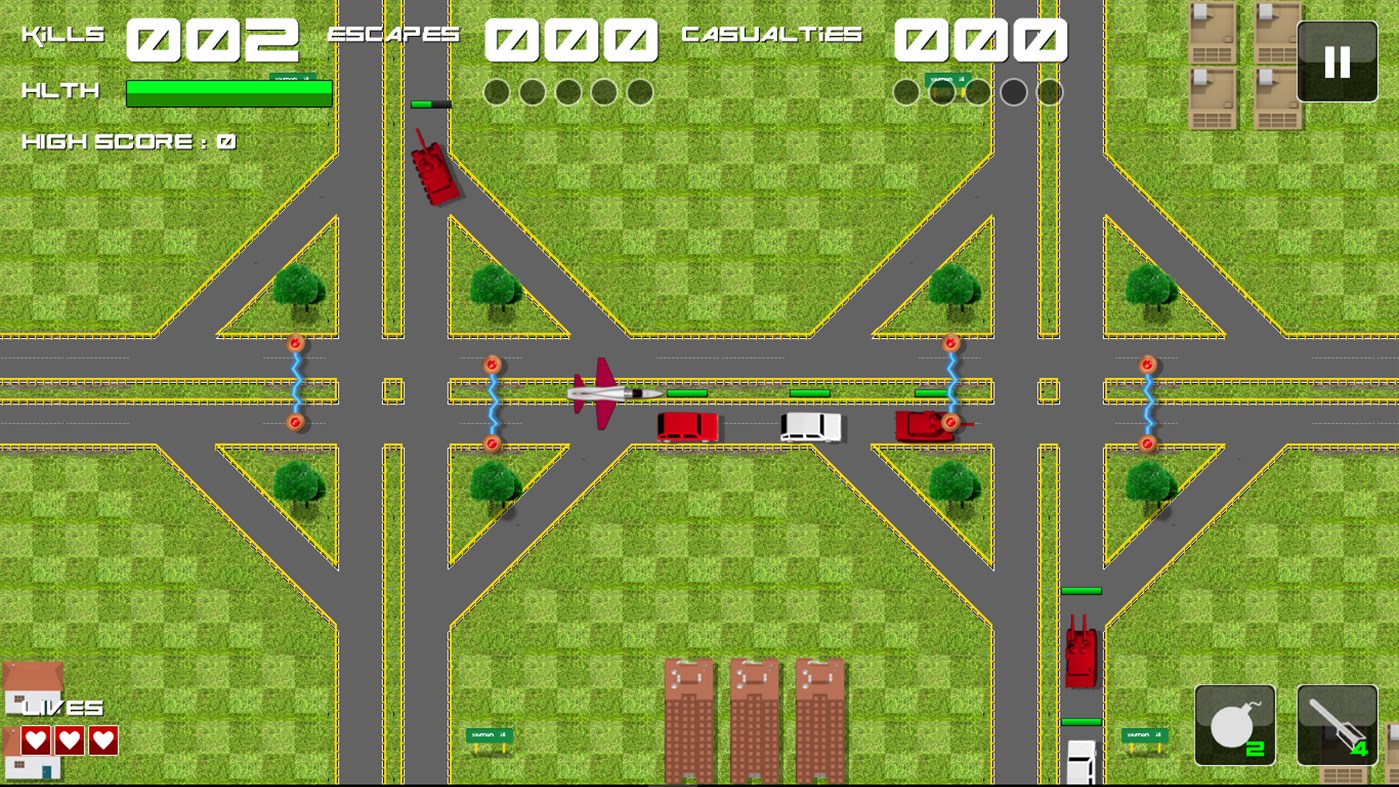Select the bomb power-up icon
The height and width of the screenshot is (787, 1399).
coord(1234,722)
